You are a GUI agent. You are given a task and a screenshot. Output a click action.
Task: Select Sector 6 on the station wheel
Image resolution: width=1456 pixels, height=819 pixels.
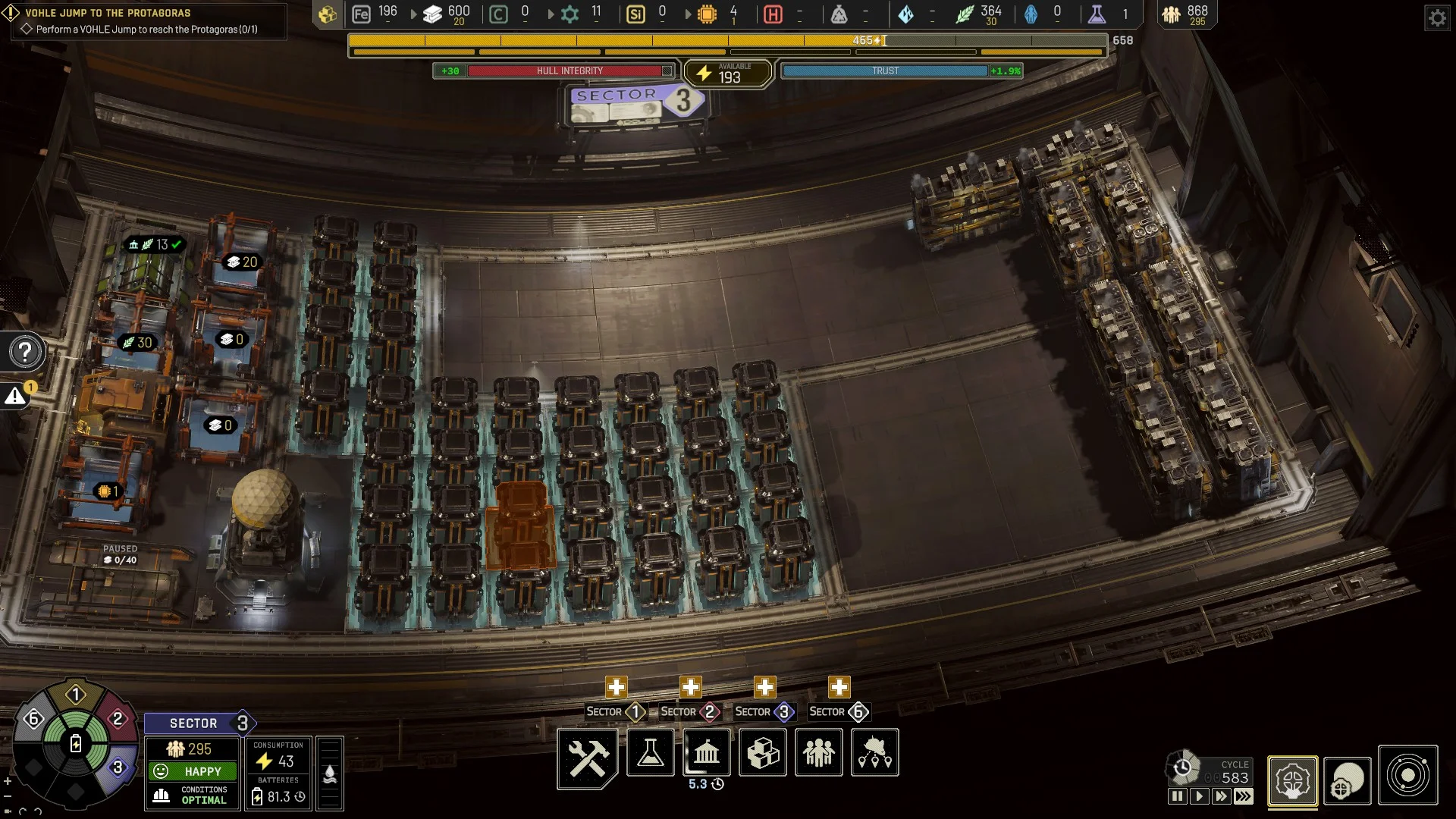coord(33,718)
